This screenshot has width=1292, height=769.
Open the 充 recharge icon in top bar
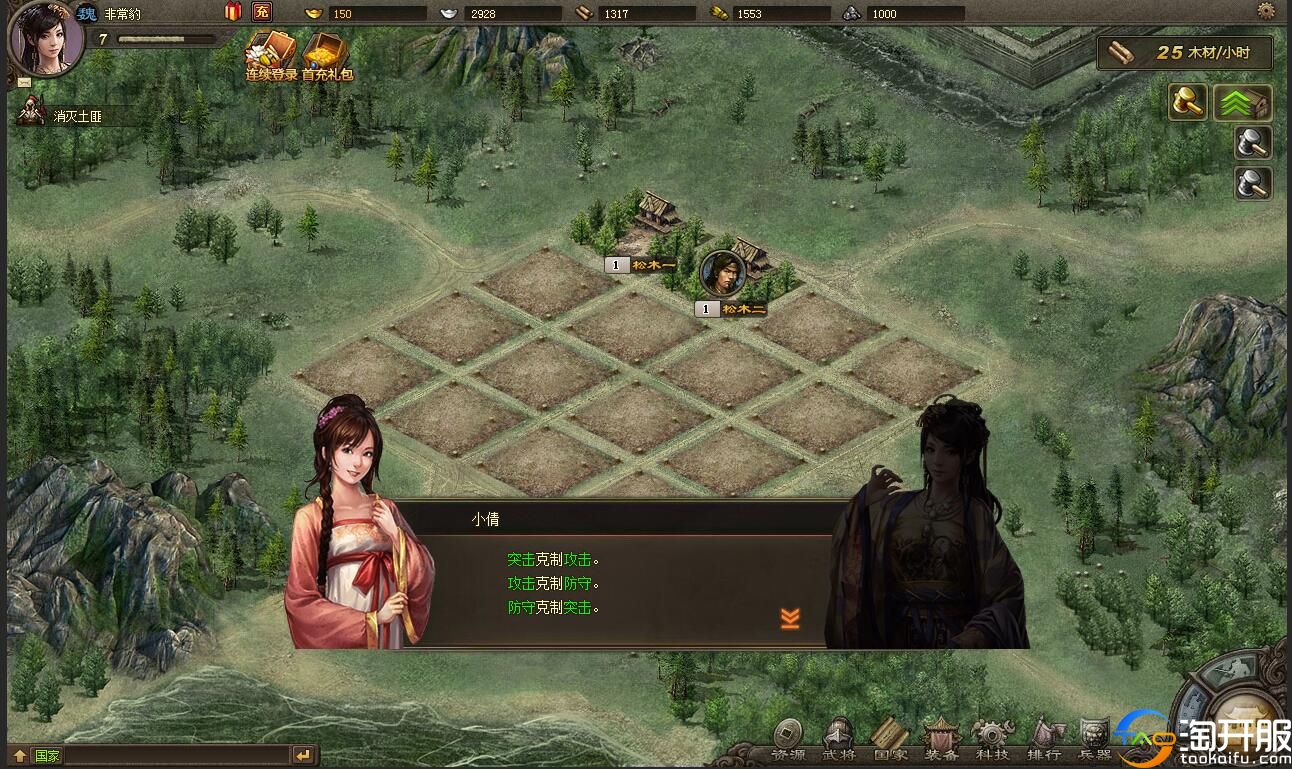260,11
